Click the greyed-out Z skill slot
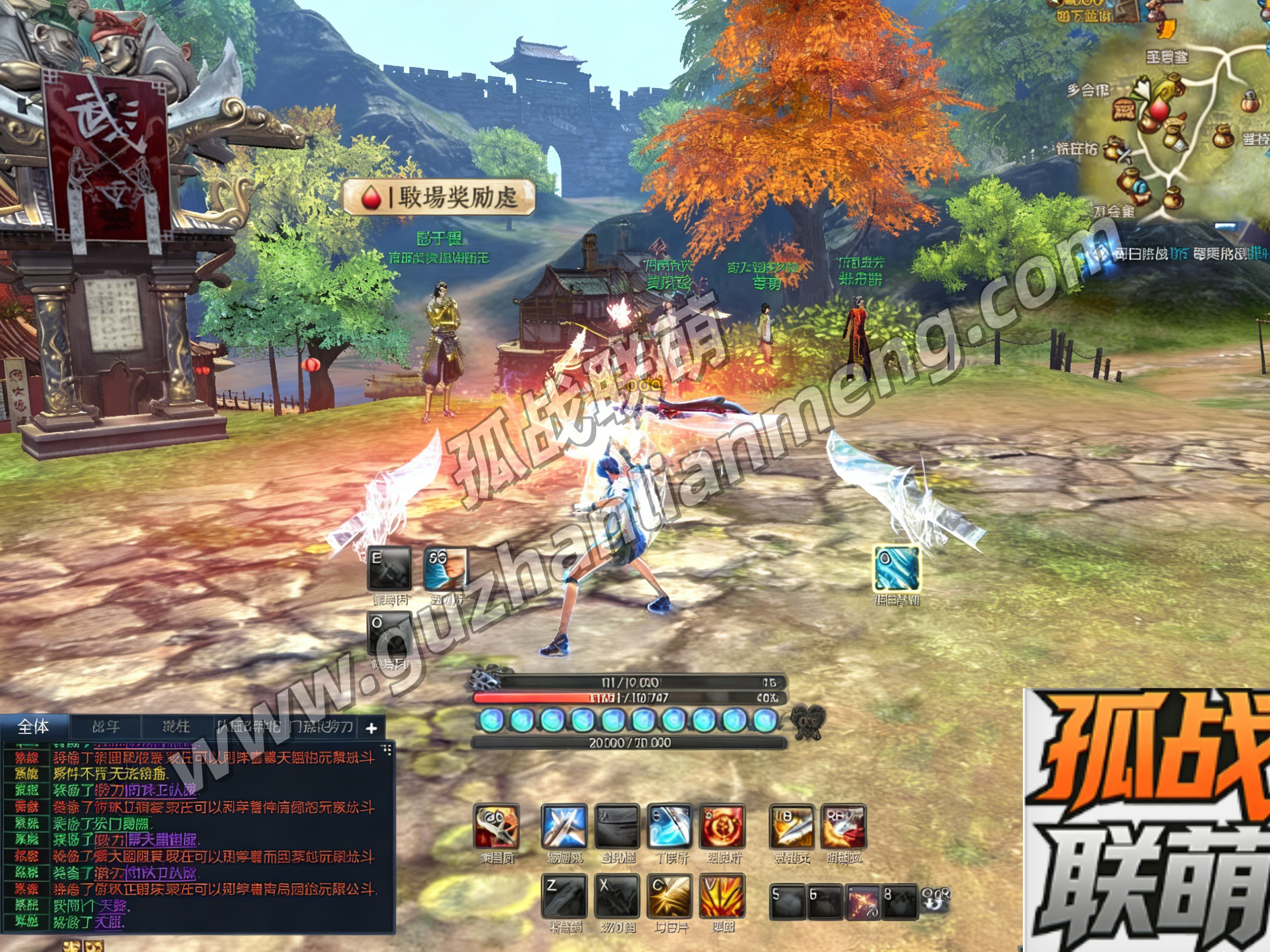1270x952 pixels. (564, 896)
